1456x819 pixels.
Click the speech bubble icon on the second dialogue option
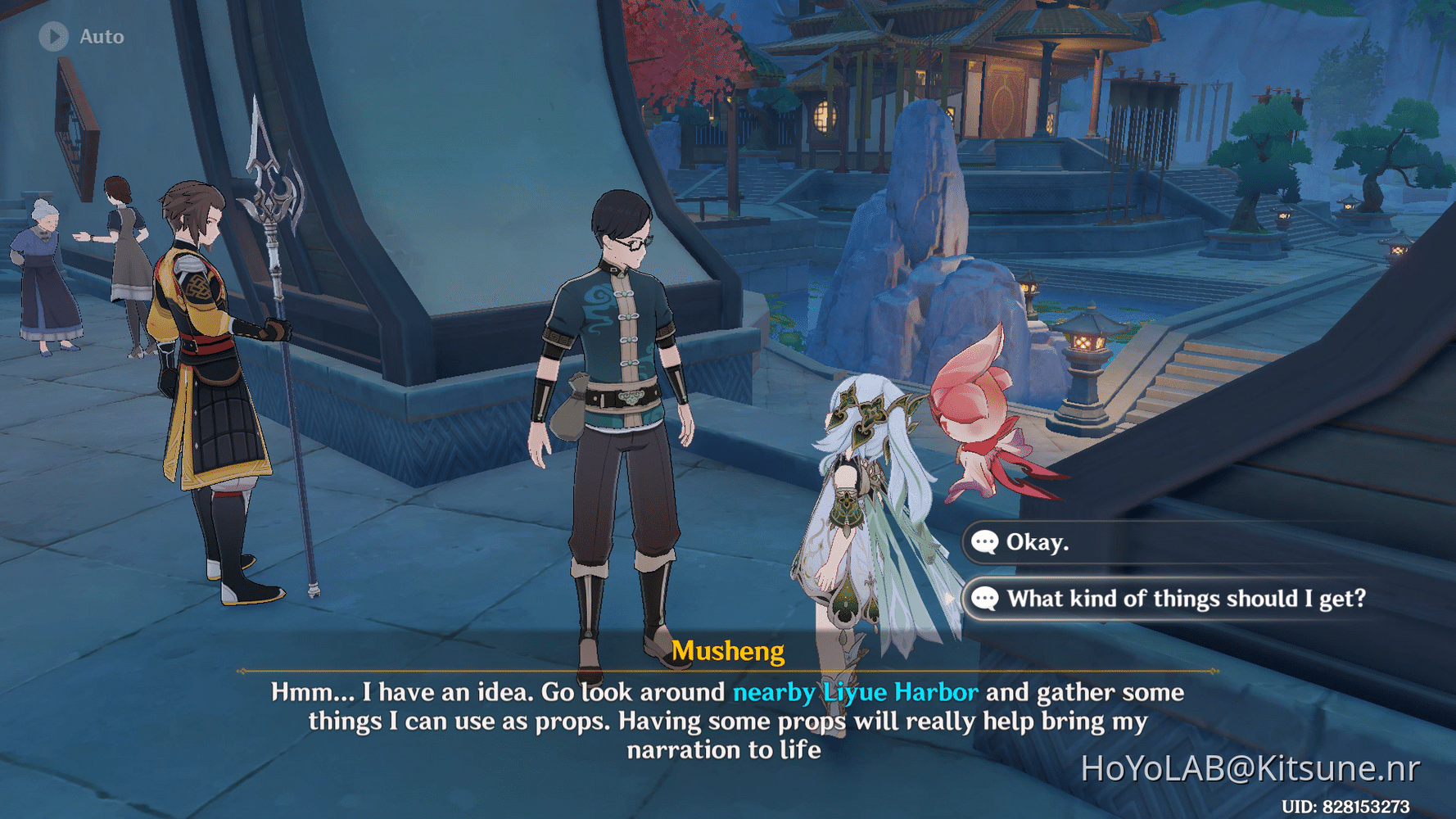(x=986, y=599)
